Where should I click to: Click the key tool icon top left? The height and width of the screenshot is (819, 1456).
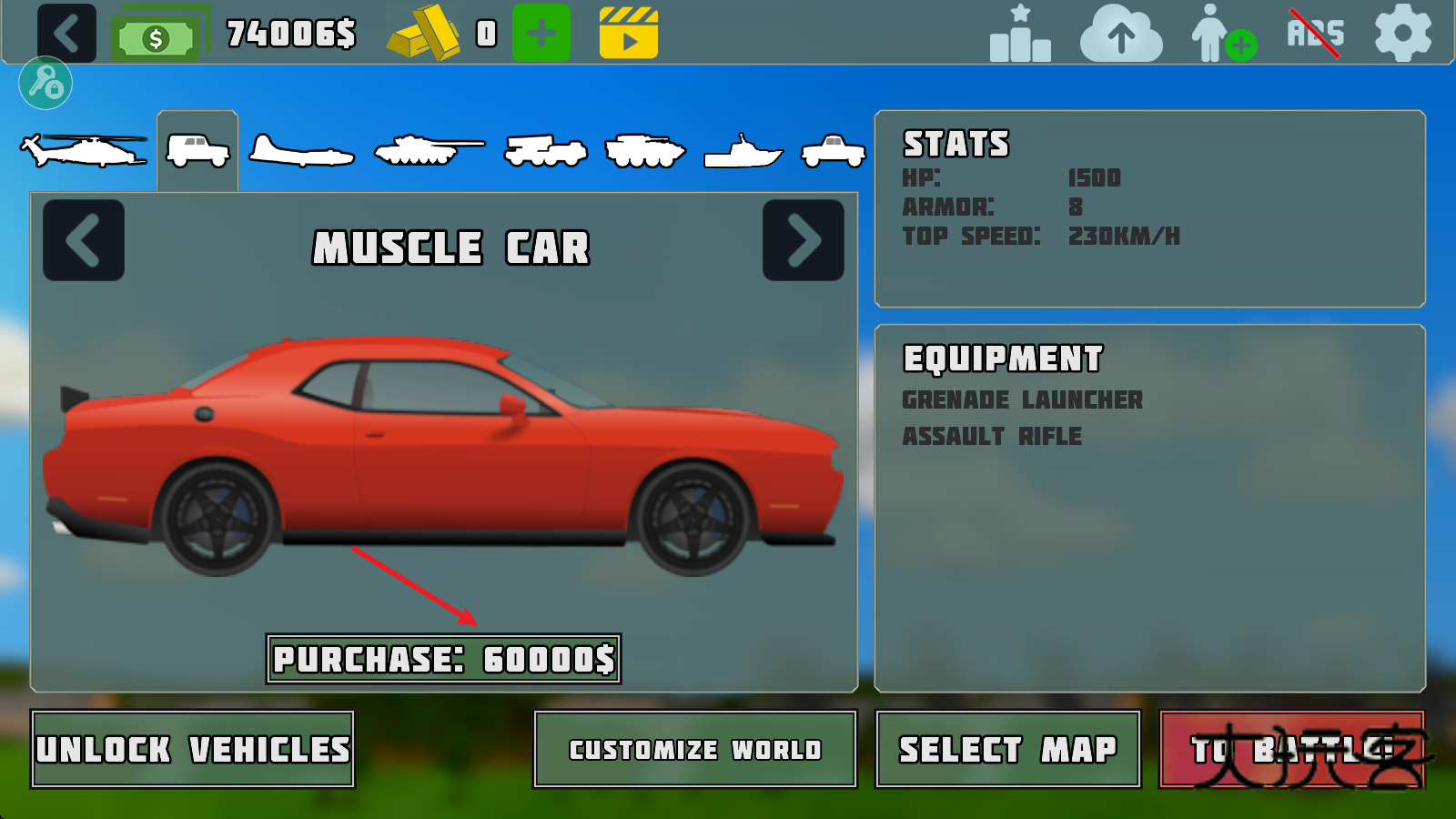(x=45, y=83)
